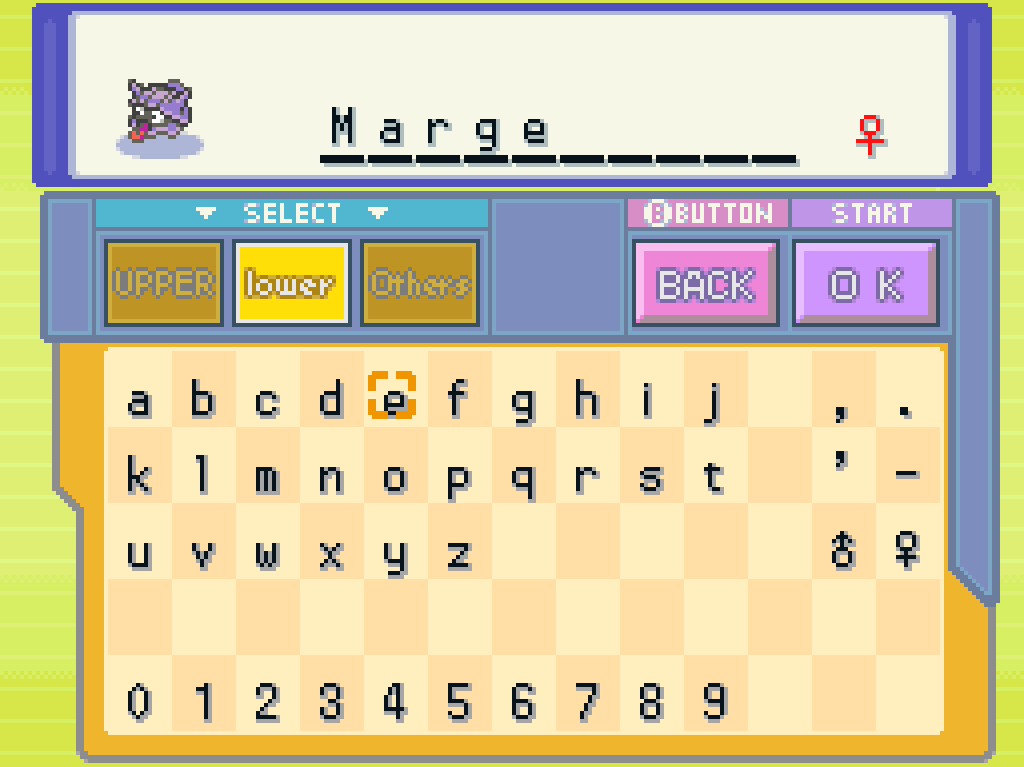This screenshot has width=1024, height=767.
Task: Pick the letter k key
Action: [x=139, y=477]
